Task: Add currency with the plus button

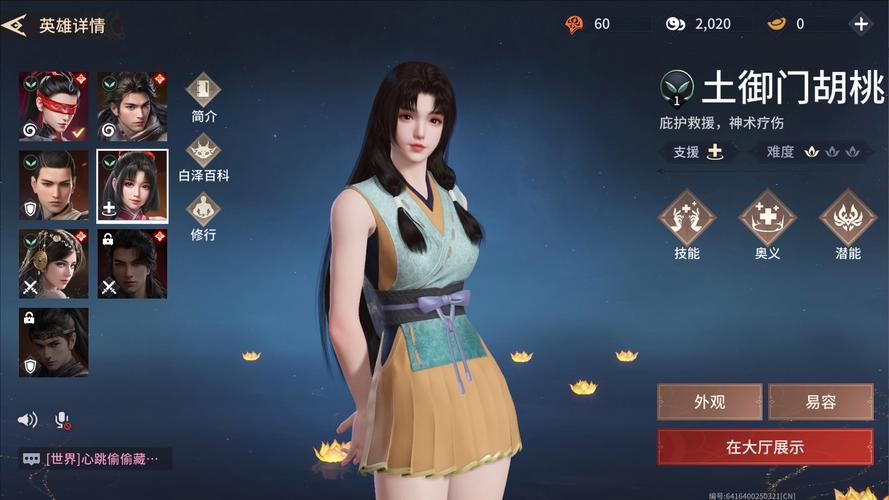Action: pyautogui.click(x=860, y=24)
